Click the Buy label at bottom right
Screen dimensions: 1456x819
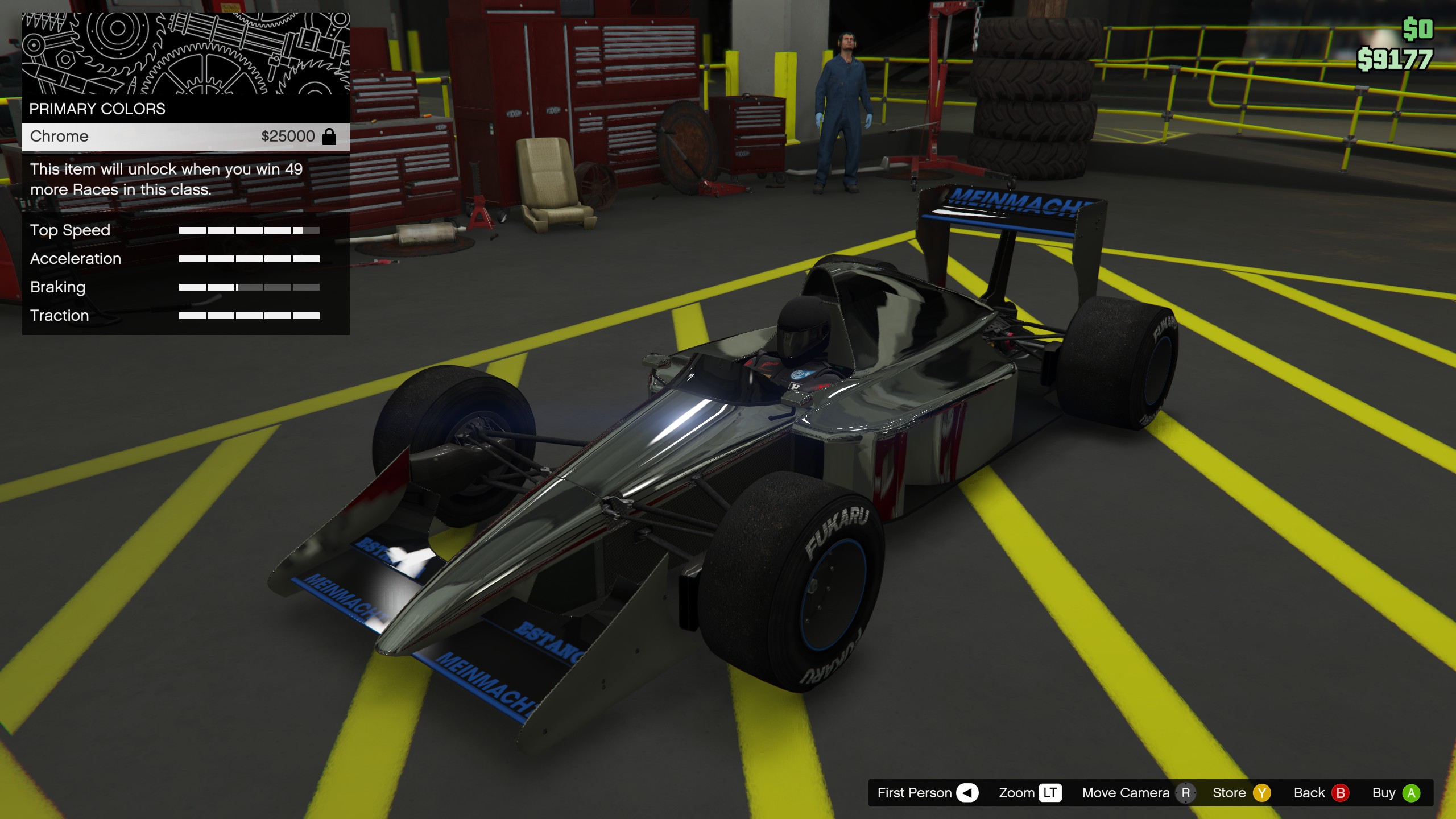pyautogui.click(x=1386, y=792)
